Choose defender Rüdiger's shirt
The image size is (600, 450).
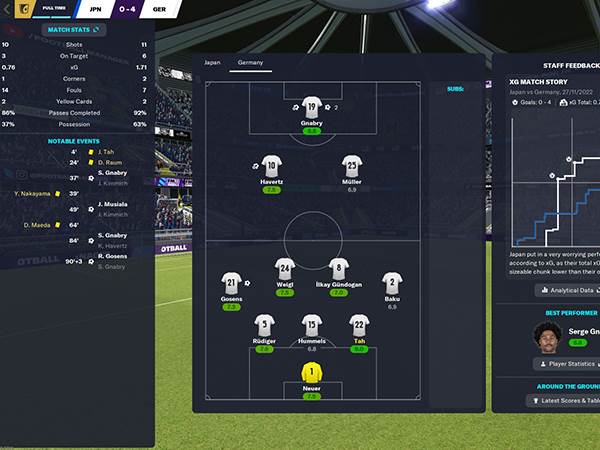tap(264, 325)
